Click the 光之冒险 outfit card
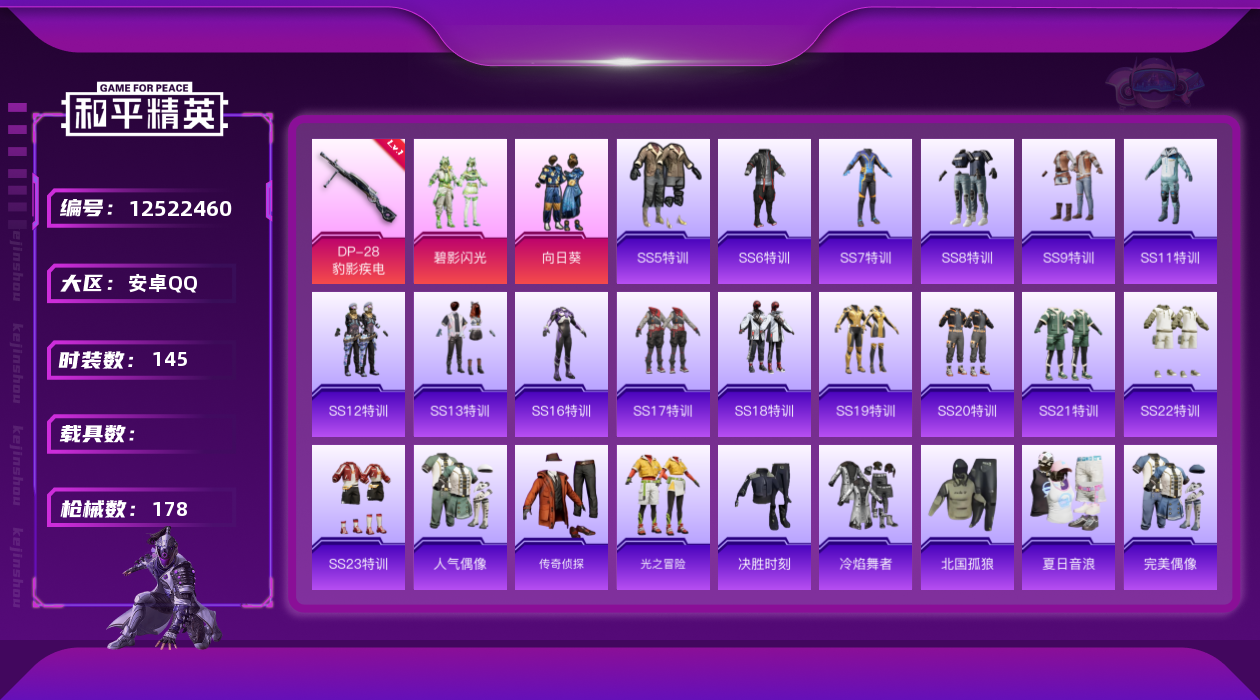1260x700 pixels. (x=663, y=517)
